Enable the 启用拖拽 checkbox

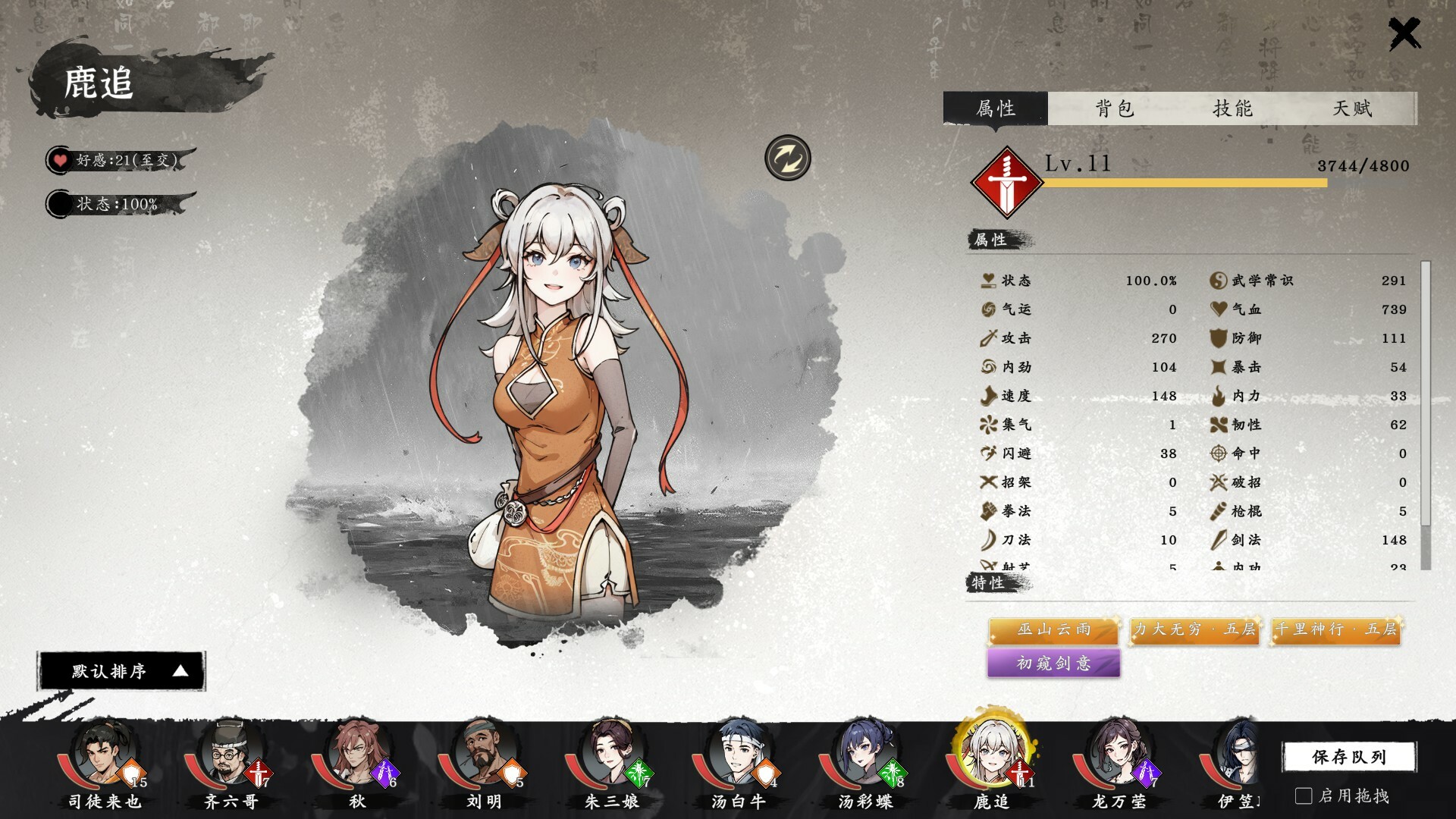click(x=1303, y=795)
